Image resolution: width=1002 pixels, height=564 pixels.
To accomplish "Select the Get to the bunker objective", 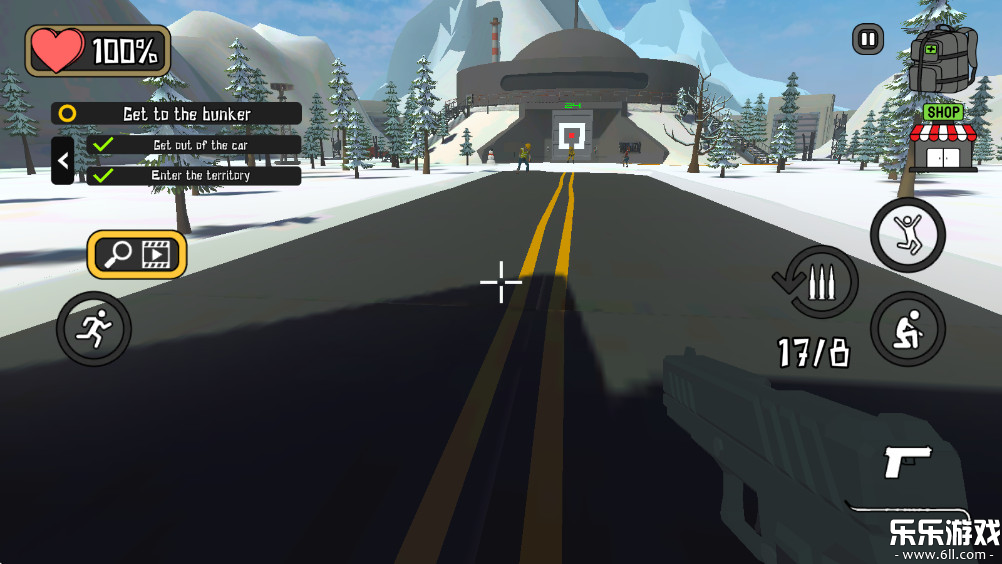I will click(177, 114).
